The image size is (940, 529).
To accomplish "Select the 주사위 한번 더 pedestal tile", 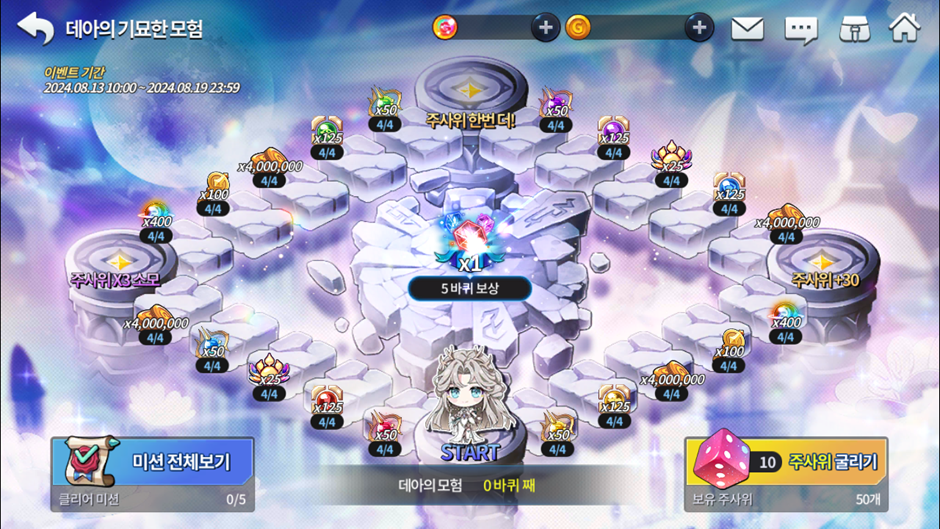I will pyautogui.click(x=470, y=95).
